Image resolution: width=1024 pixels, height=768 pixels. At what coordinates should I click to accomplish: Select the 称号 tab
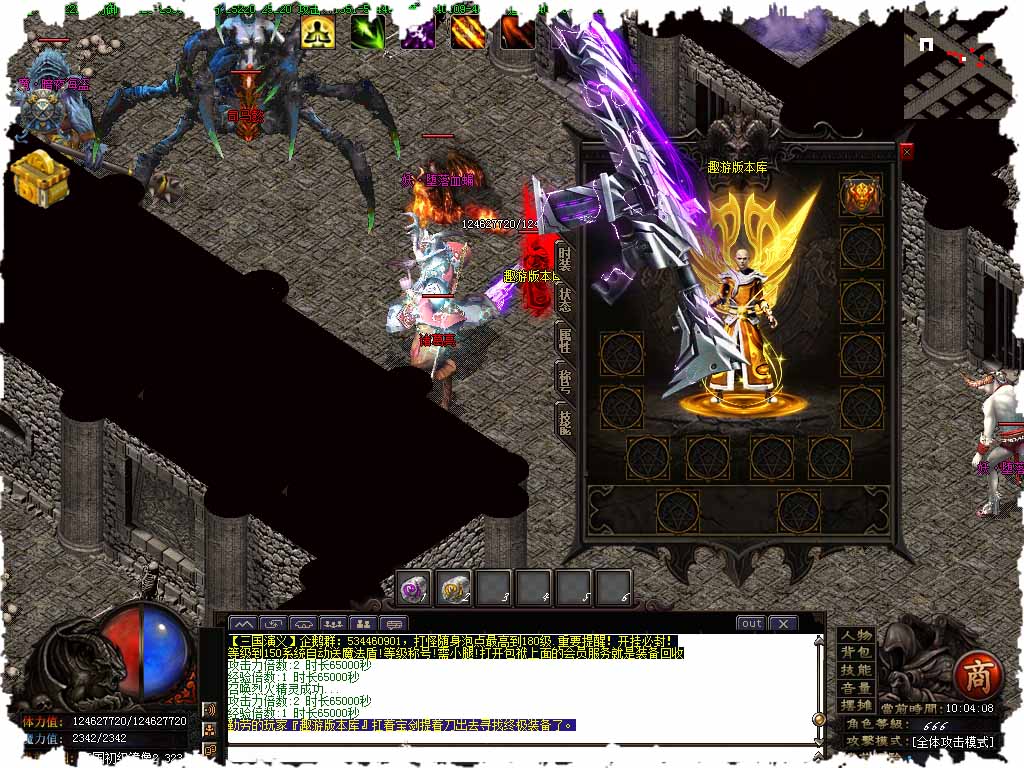(565, 381)
